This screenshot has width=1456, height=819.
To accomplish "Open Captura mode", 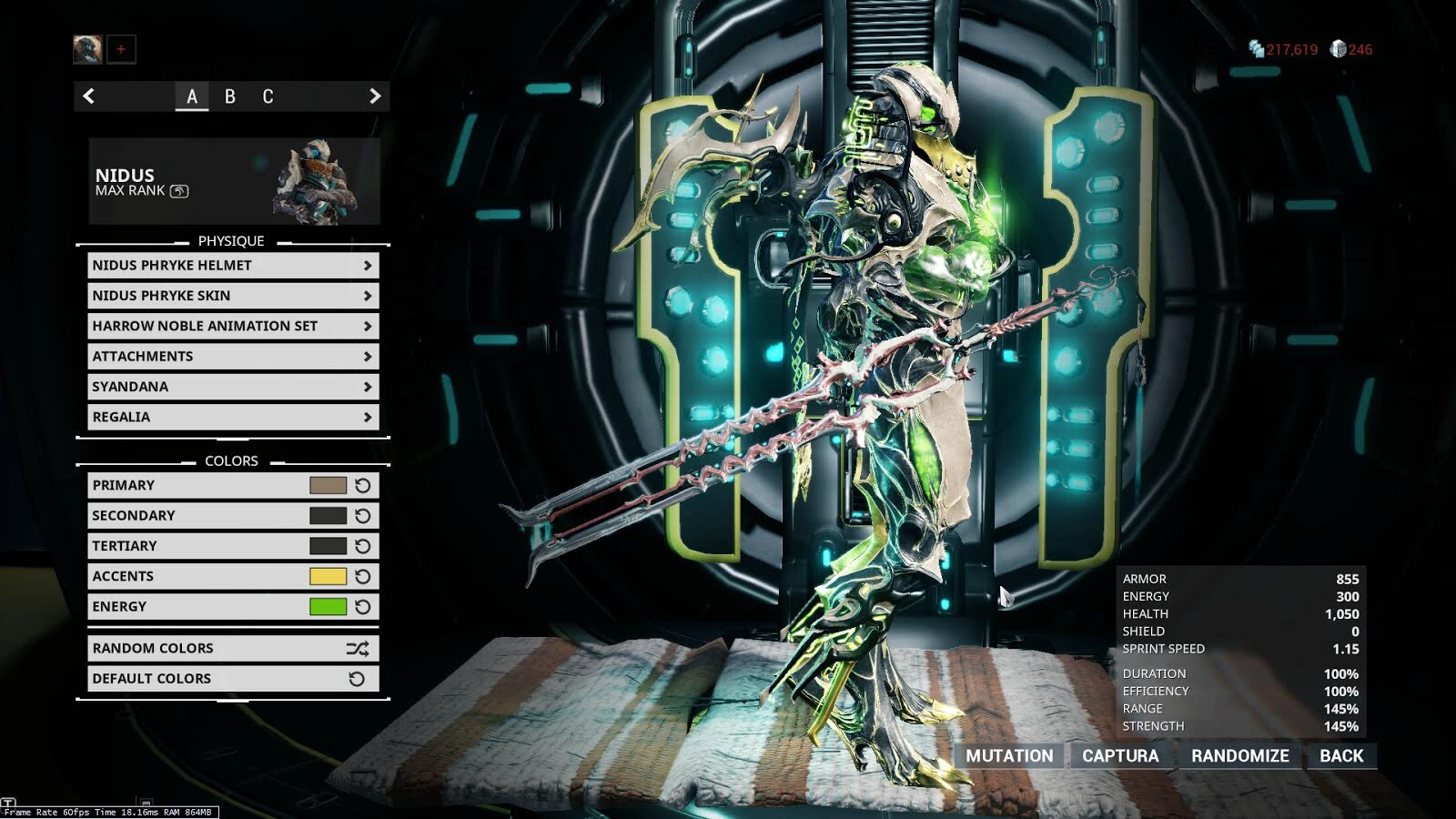I will pyautogui.click(x=1121, y=755).
